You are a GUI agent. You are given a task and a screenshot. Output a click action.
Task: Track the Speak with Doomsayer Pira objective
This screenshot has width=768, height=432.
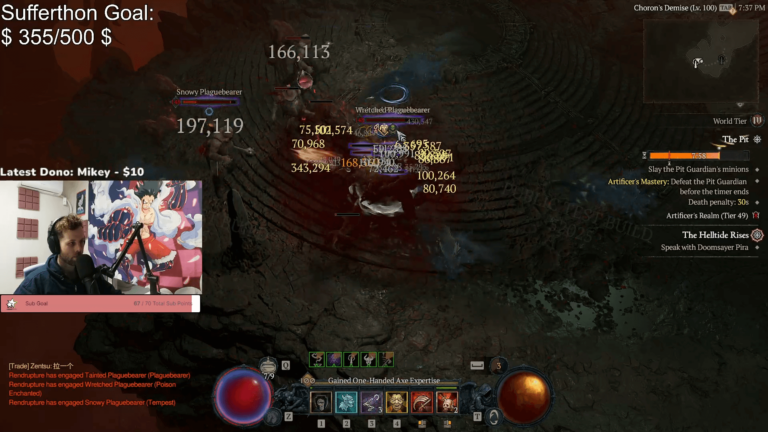[x=704, y=248]
